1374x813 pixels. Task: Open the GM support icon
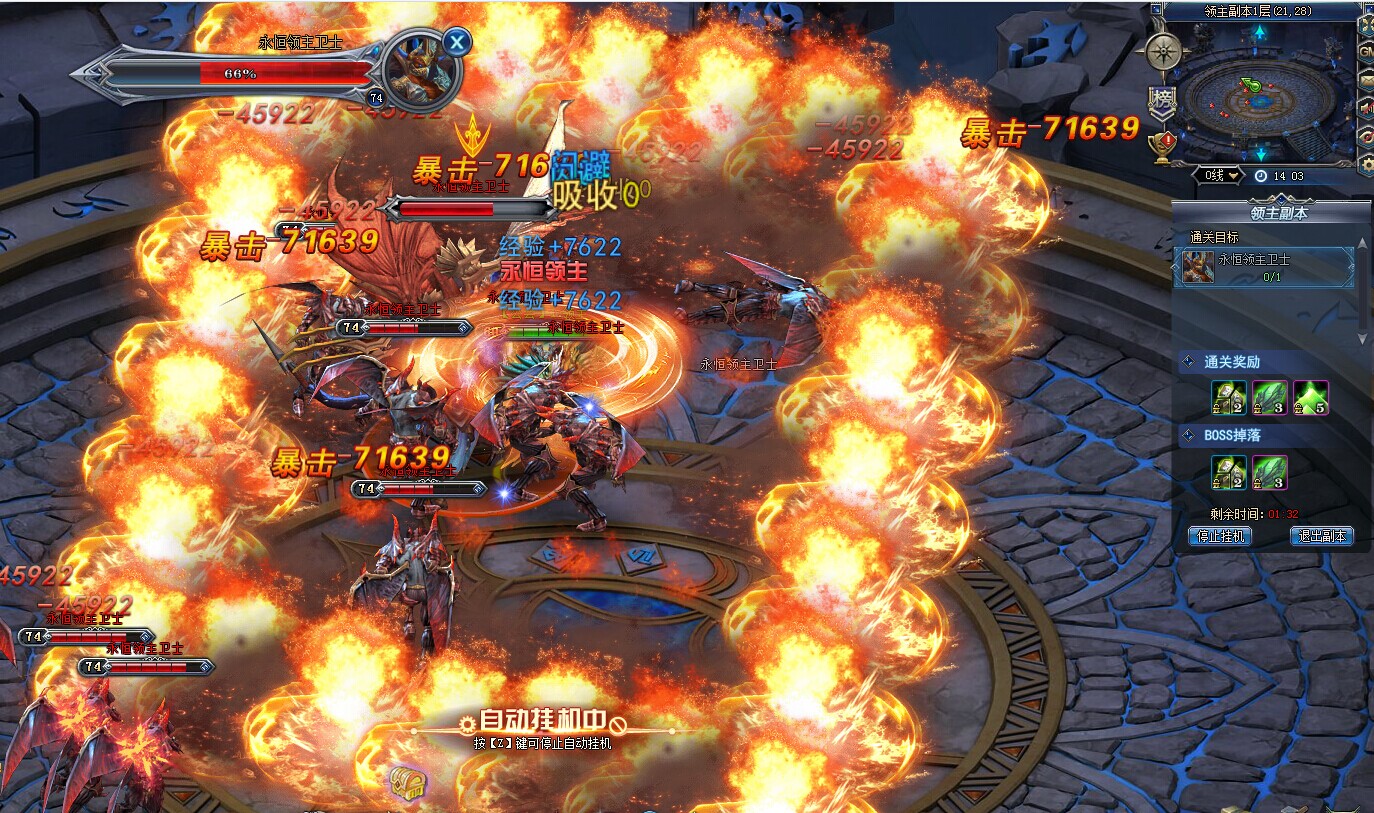[1366, 51]
